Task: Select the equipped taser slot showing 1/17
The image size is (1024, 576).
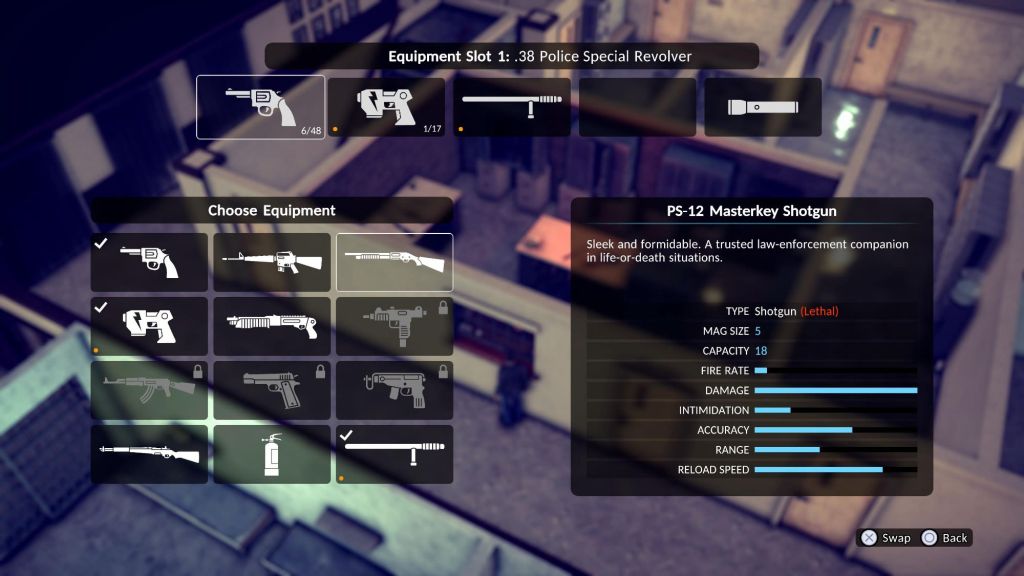Action: [x=386, y=107]
